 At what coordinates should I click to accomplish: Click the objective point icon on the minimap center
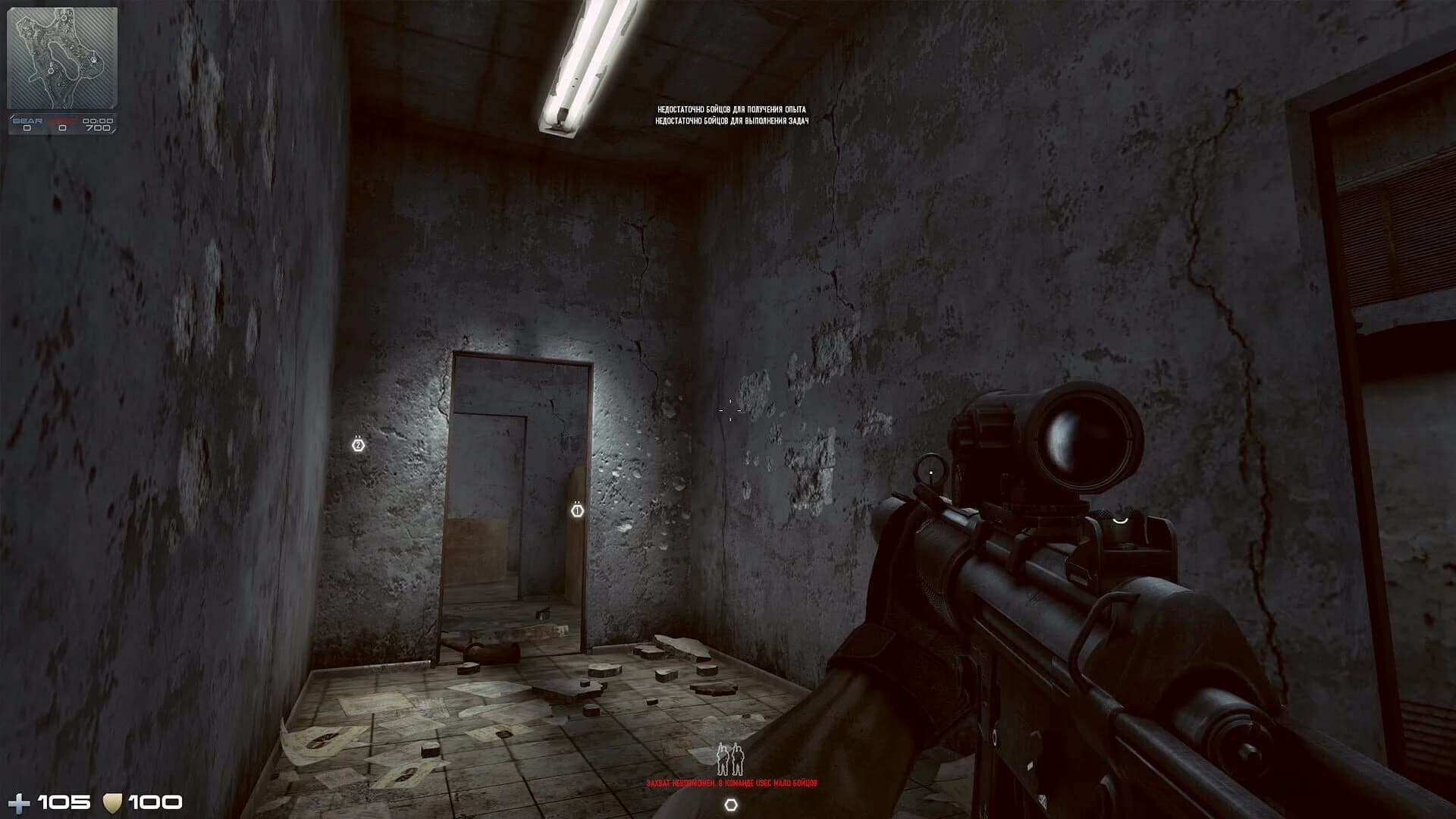pos(51,71)
